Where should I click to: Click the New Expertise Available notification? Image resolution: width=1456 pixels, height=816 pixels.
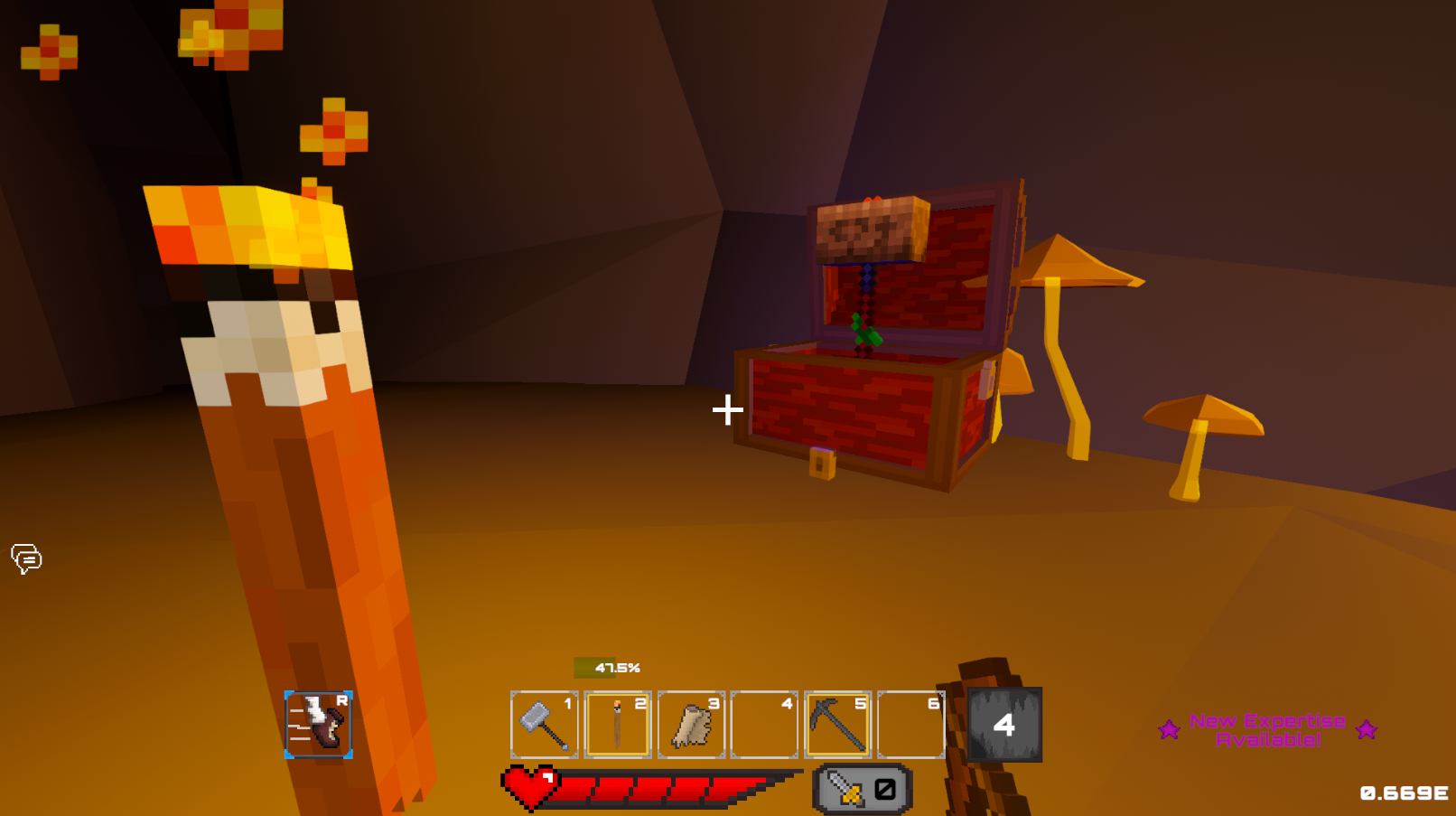pos(1268,729)
